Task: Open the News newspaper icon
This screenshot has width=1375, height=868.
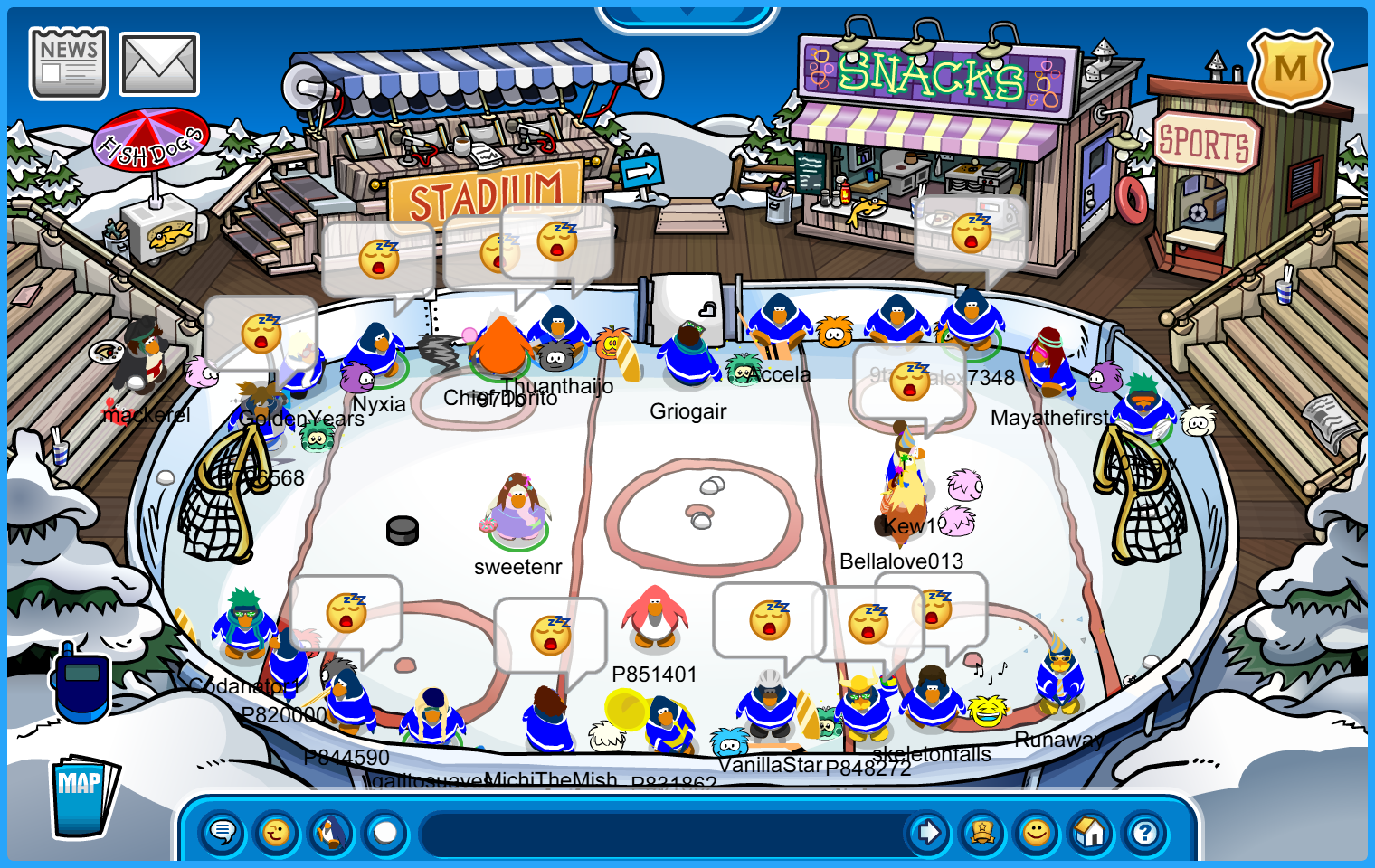Action: coord(68,62)
